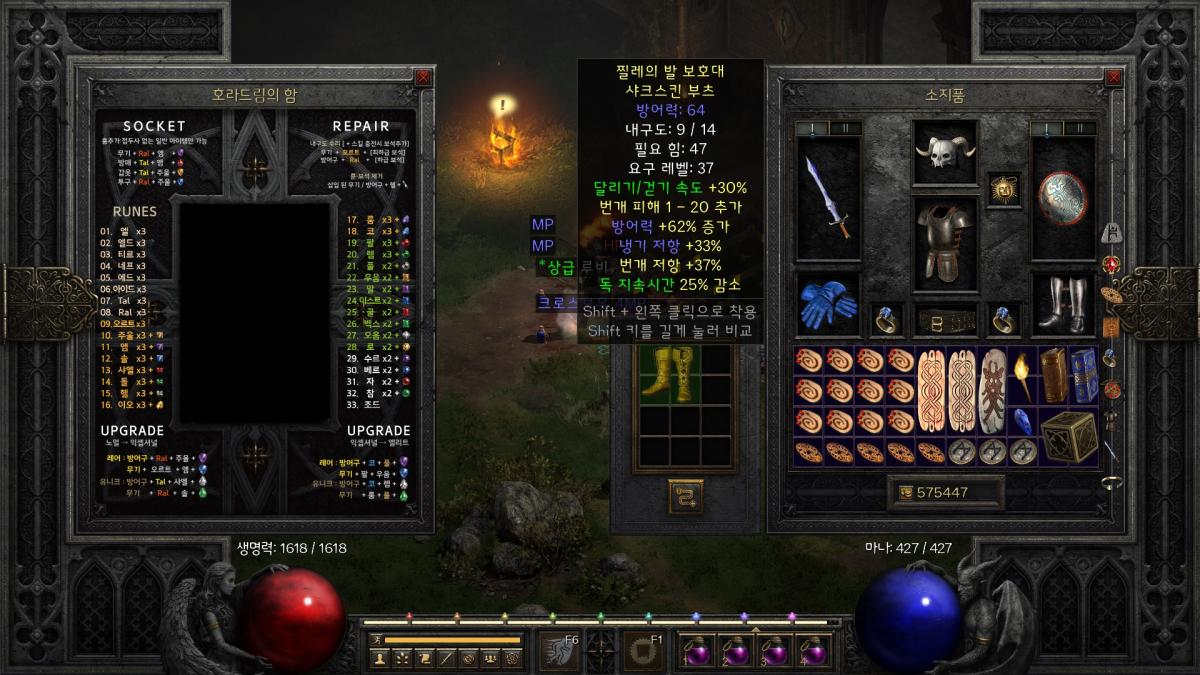This screenshot has height=675, width=1200.
Task: Select the equipped horned skull helmet
Action: point(945,152)
